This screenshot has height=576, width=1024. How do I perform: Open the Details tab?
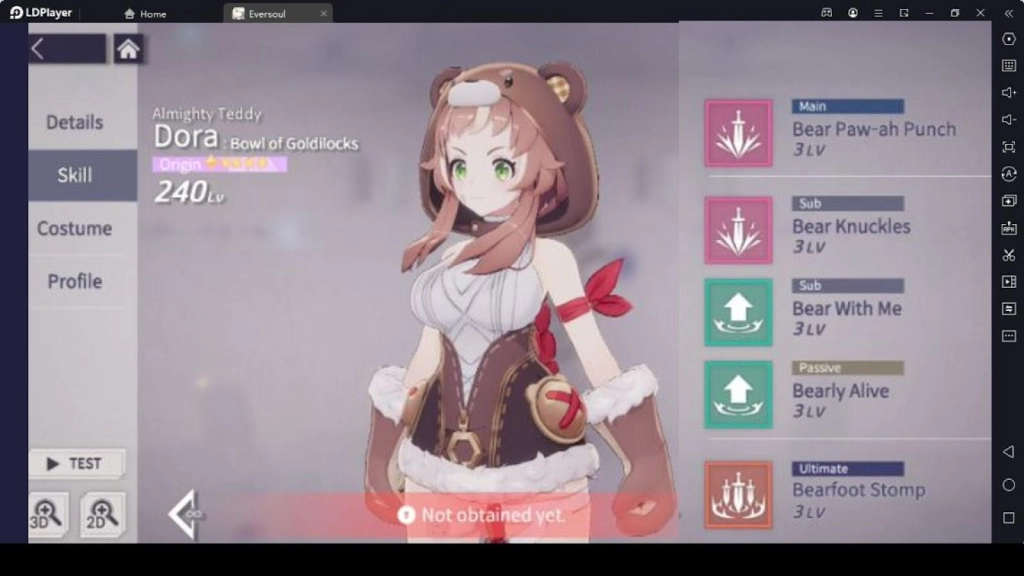(x=75, y=122)
